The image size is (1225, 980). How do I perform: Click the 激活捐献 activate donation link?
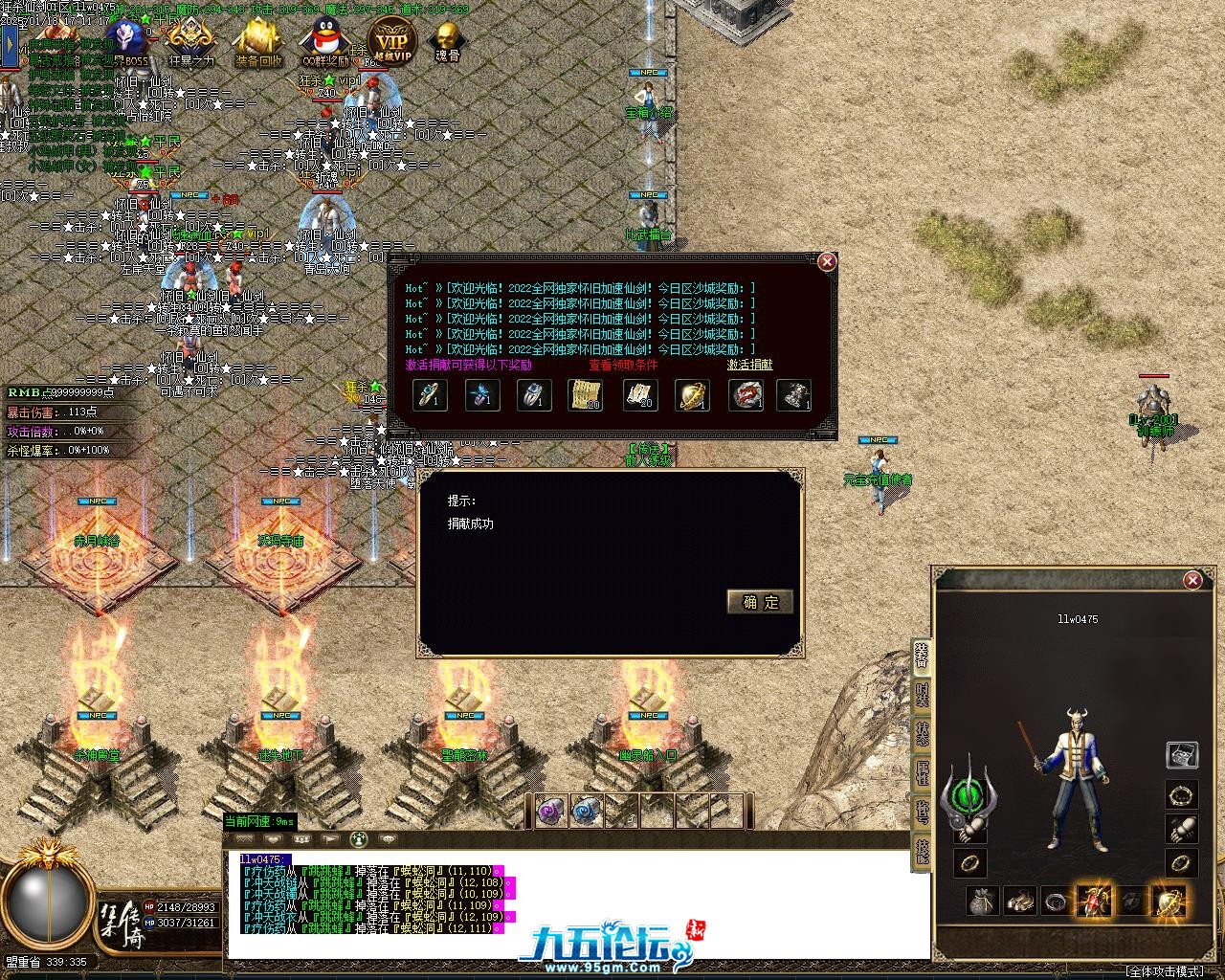click(x=749, y=365)
